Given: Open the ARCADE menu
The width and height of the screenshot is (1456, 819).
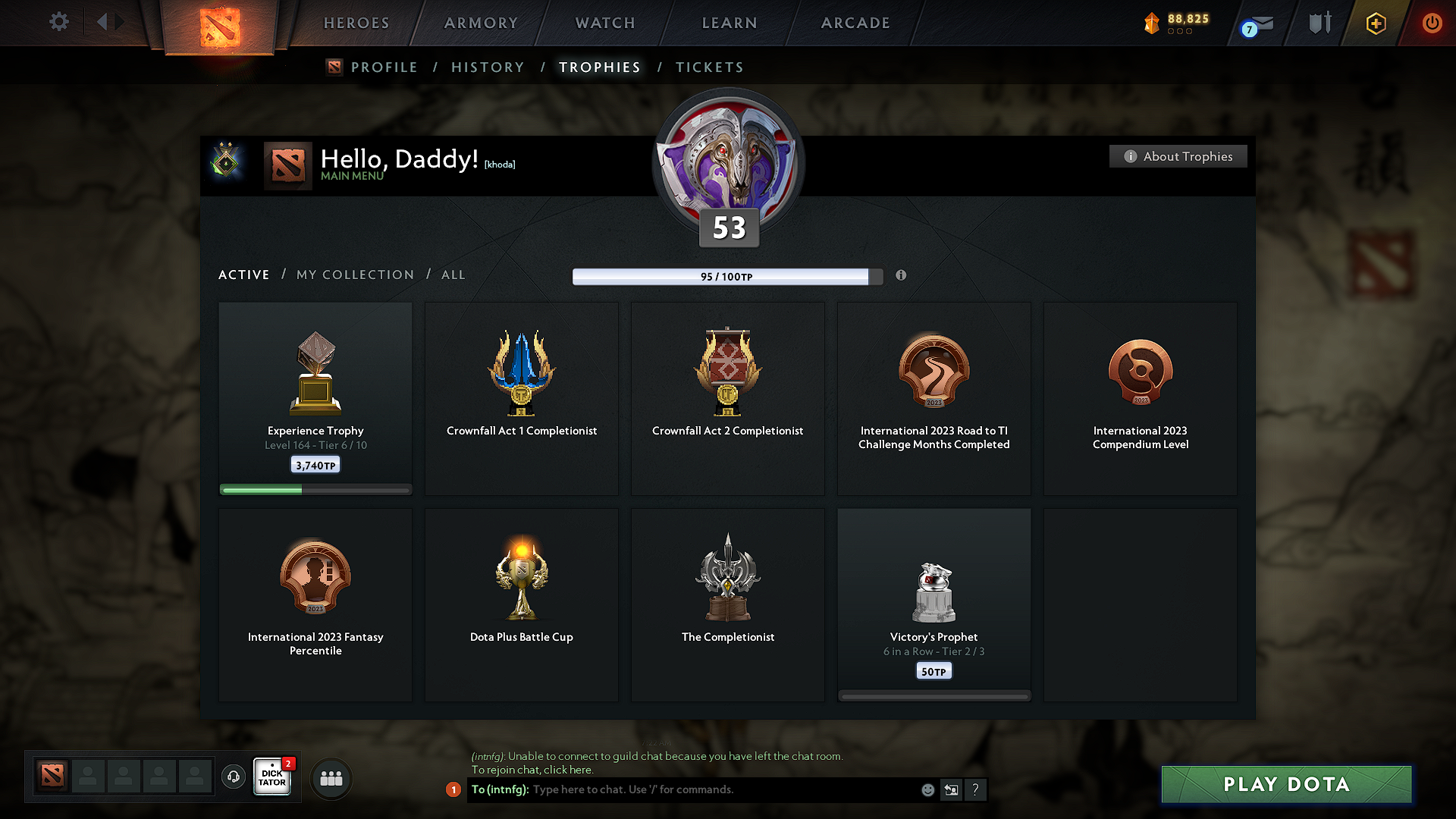Looking at the screenshot, I should click(855, 23).
